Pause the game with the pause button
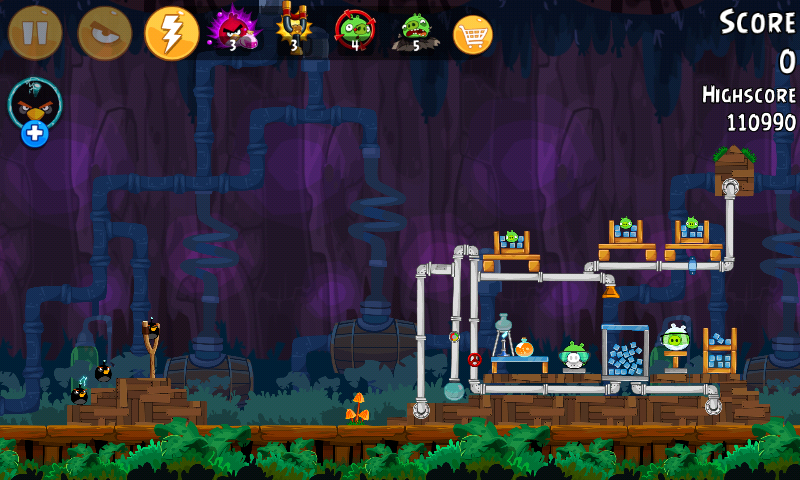This screenshot has width=800, height=480. tap(35, 33)
